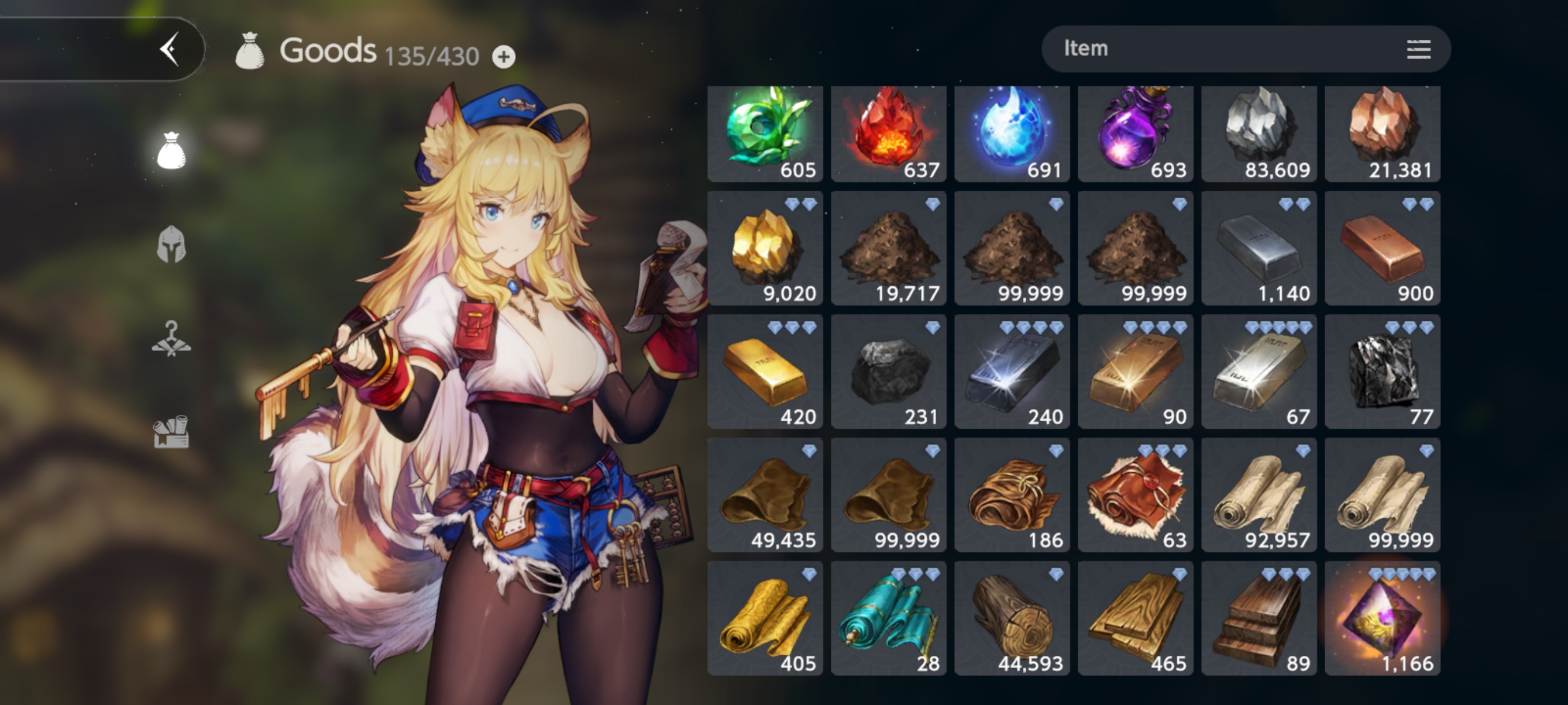
Task: Select the copper ingot with 900 count
Action: (x=1382, y=248)
